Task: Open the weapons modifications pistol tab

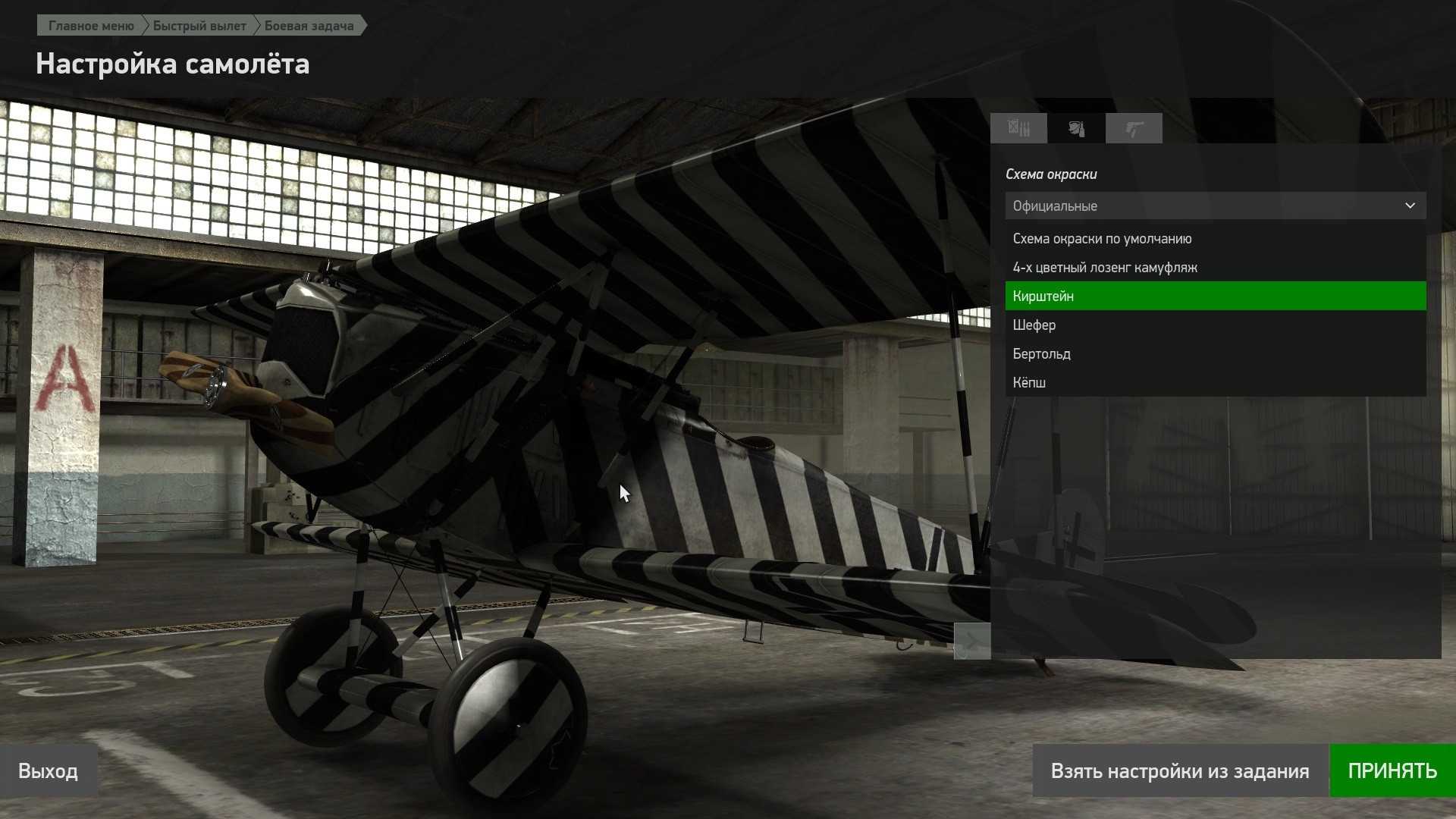Action: coord(1134,128)
